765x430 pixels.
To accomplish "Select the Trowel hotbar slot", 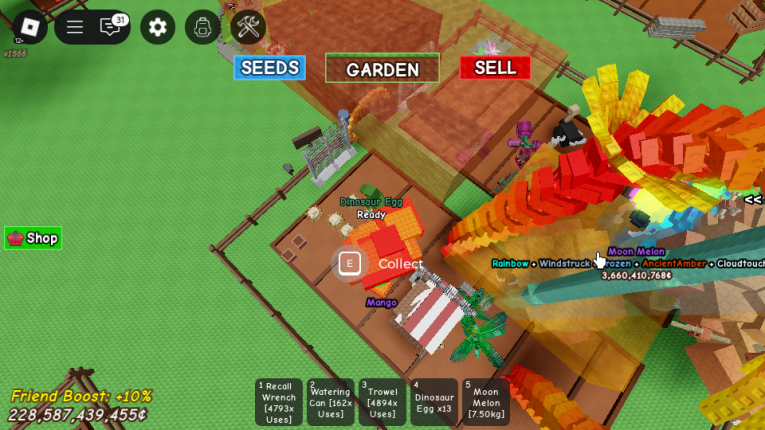I will 382,402.
